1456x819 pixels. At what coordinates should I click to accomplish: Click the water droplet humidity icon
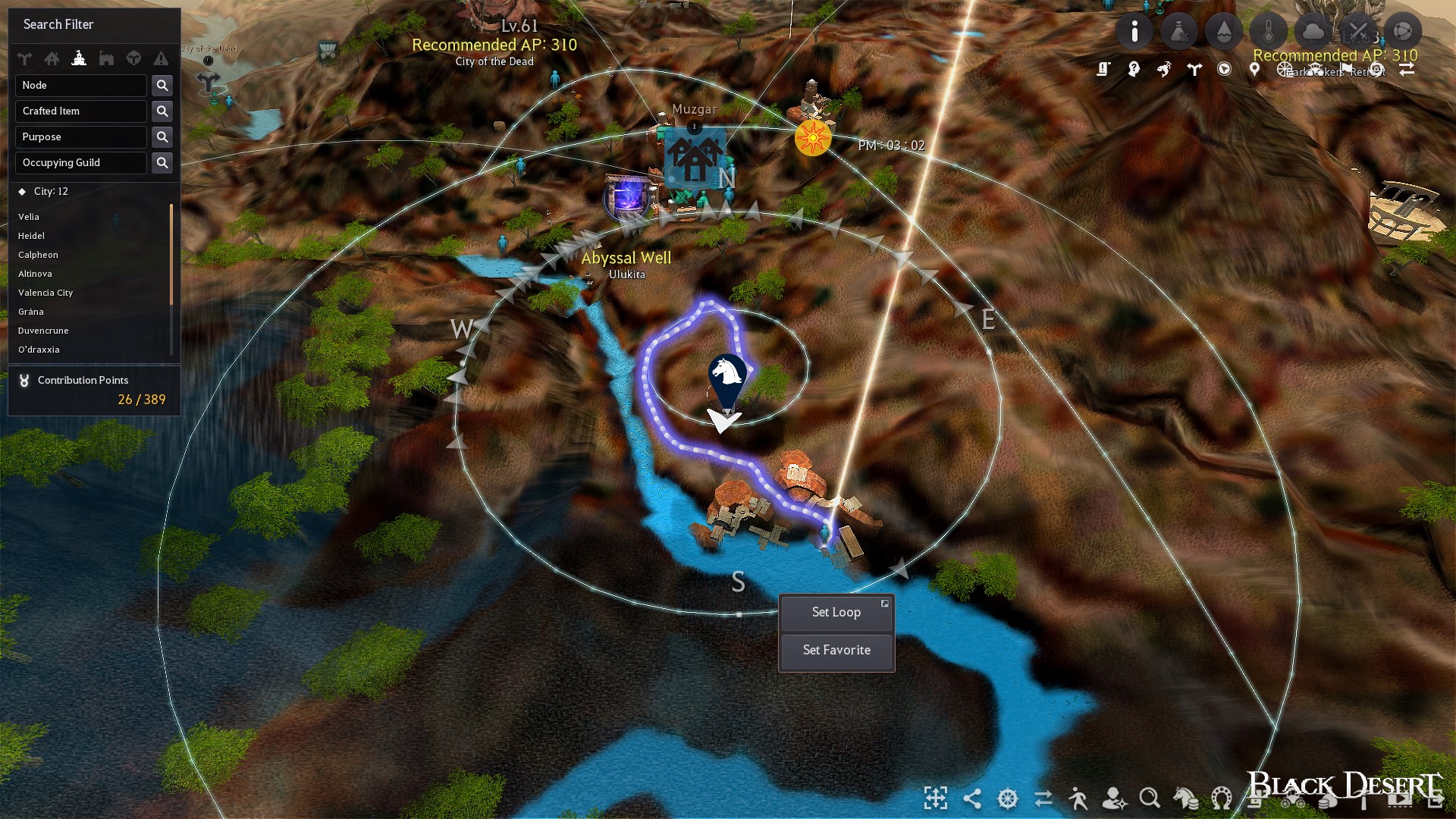click(1223, 31)
